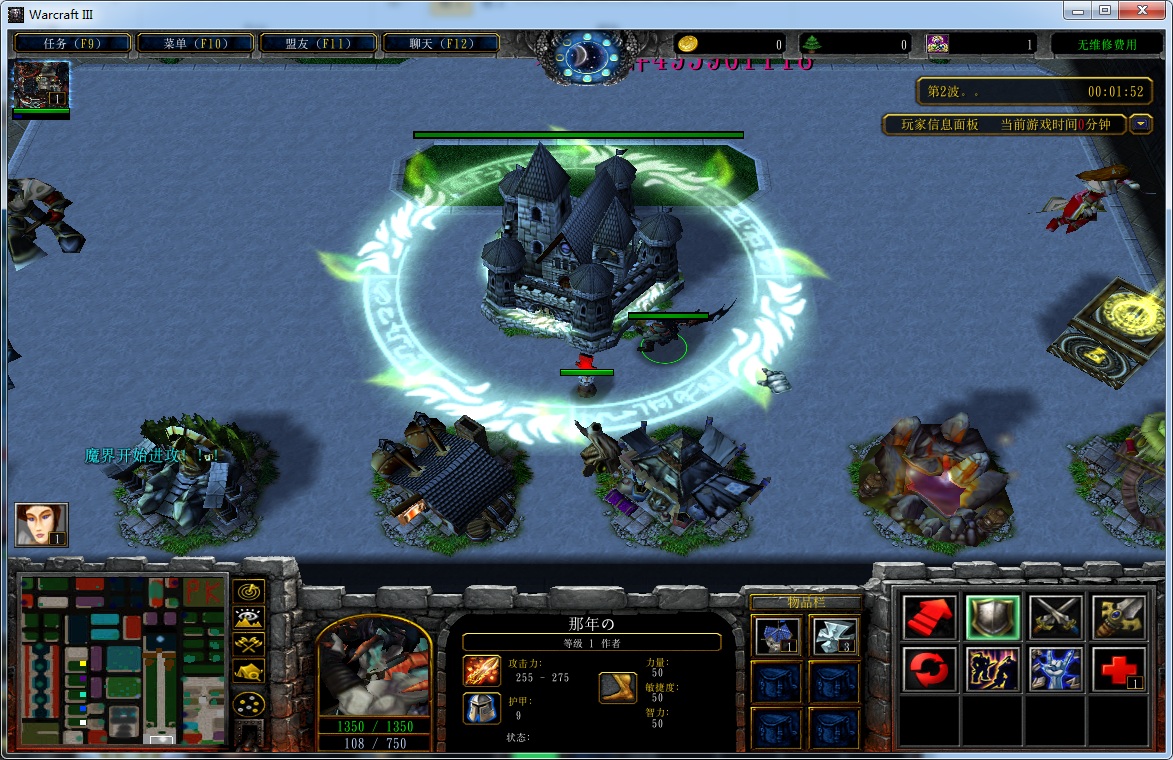Use the blue tent item in inventory
The image size is (1173, 760).
pos(776,636)
